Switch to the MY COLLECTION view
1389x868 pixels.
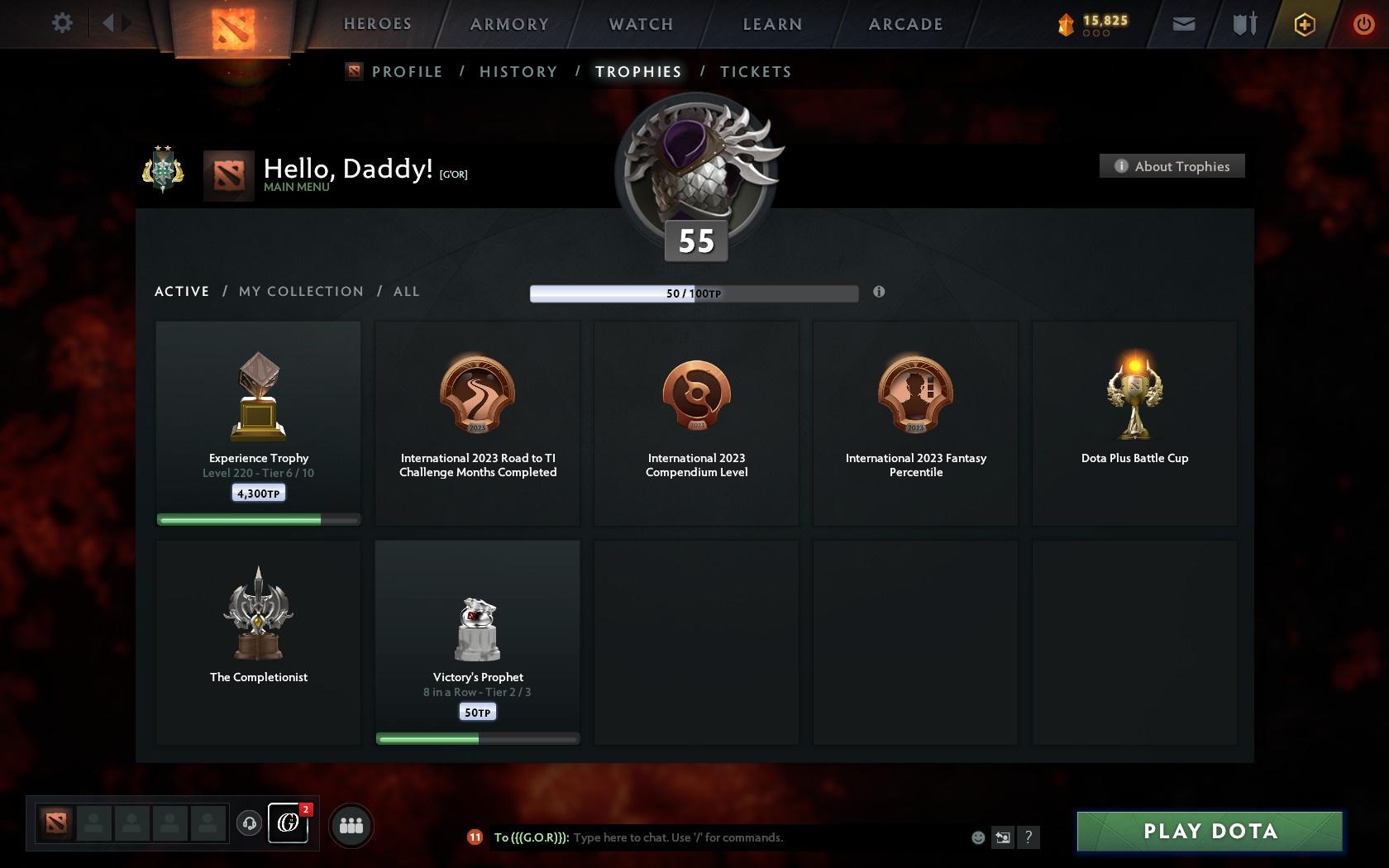[x=300, y=291]
